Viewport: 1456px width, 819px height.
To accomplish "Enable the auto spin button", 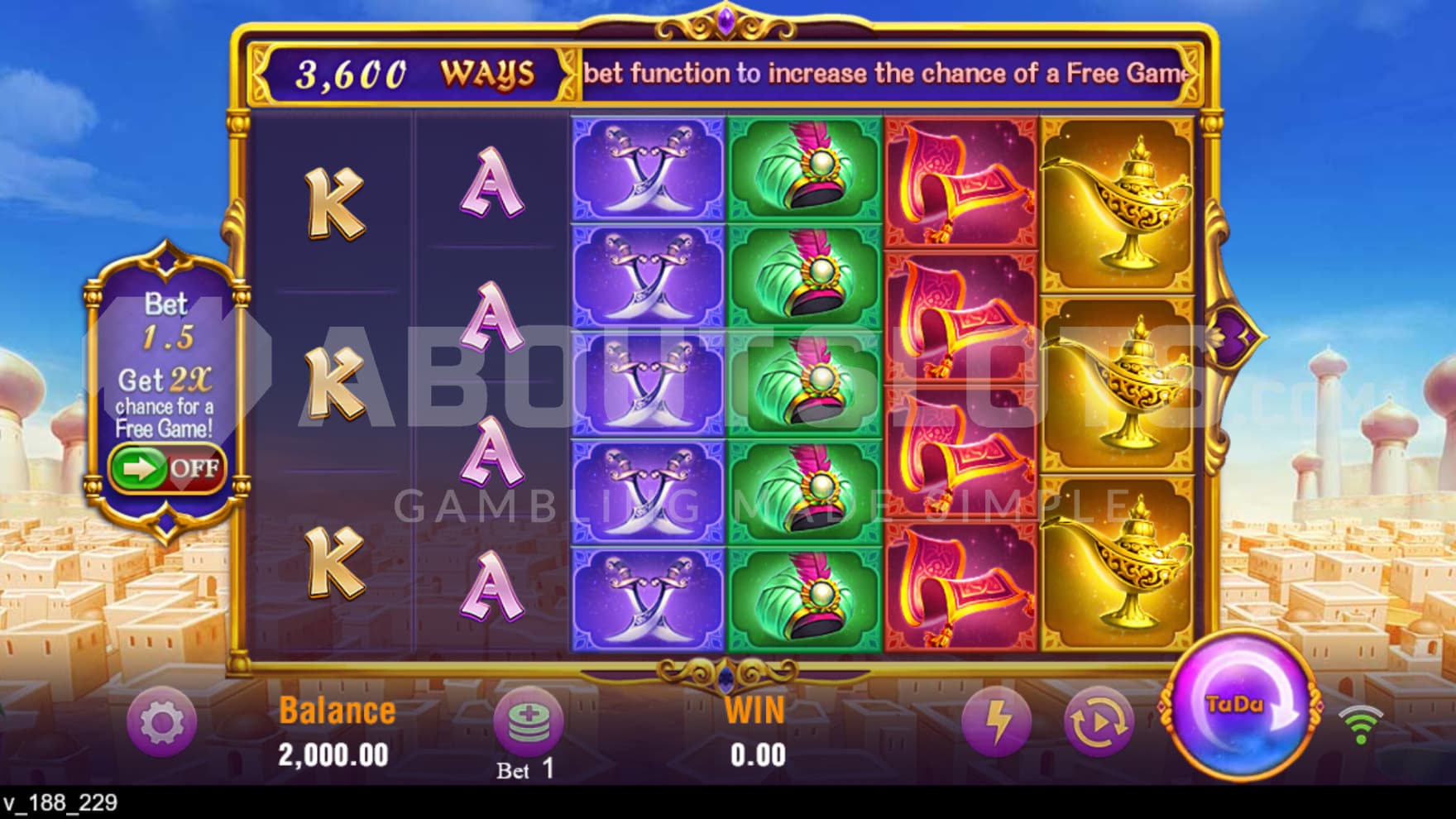I will 1099,721.
